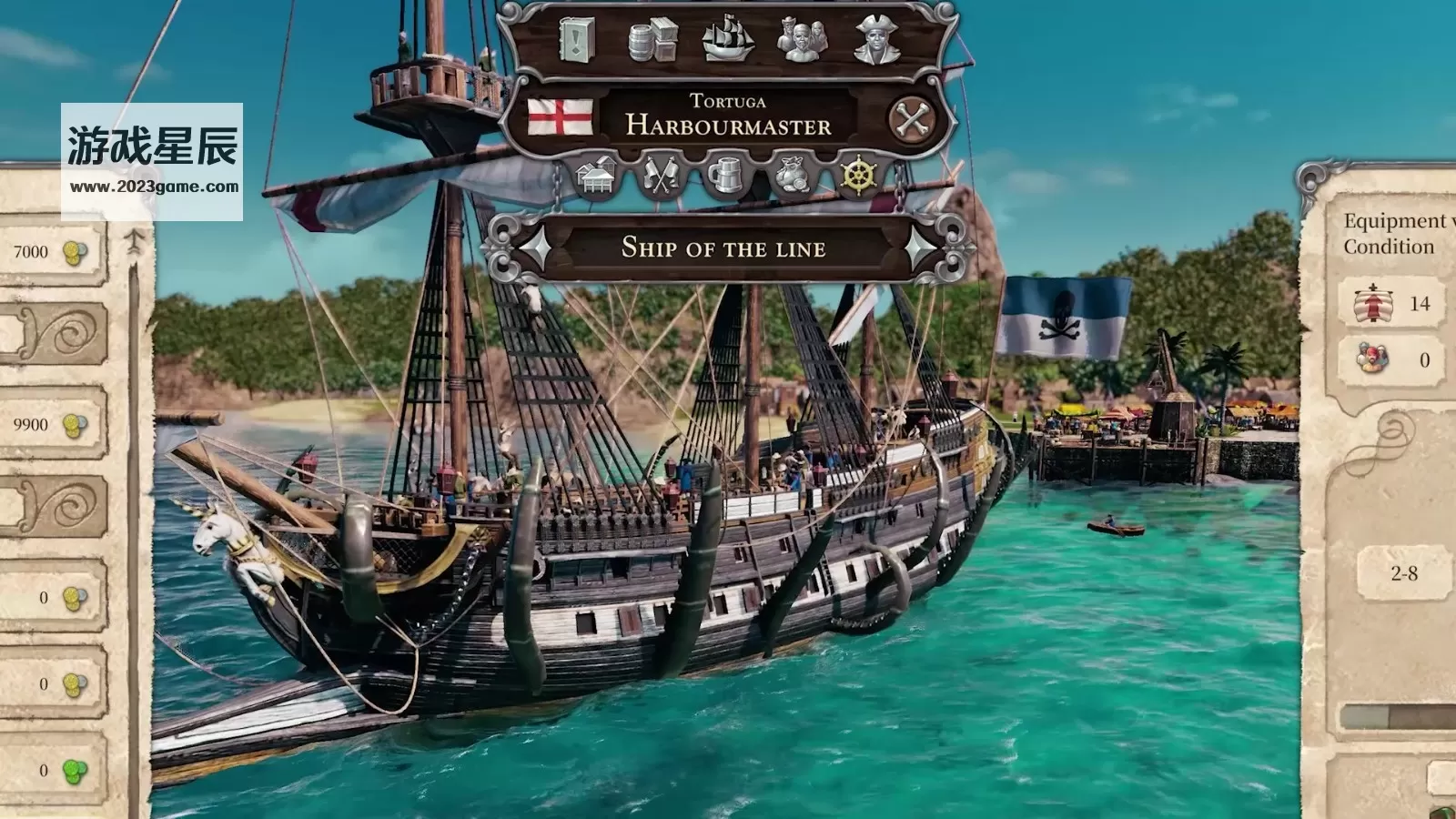Show the next ship type

coord(922,247)
